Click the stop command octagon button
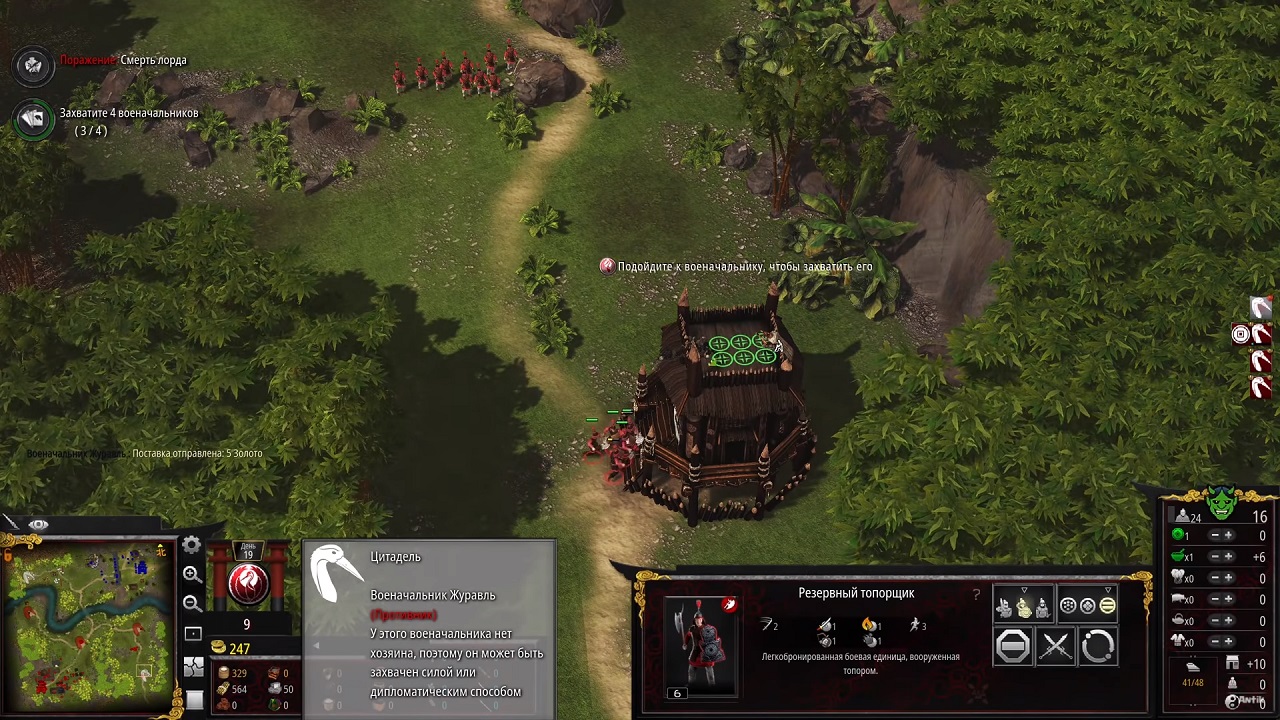1280x720 pixels. click(x=1013, y=647)
